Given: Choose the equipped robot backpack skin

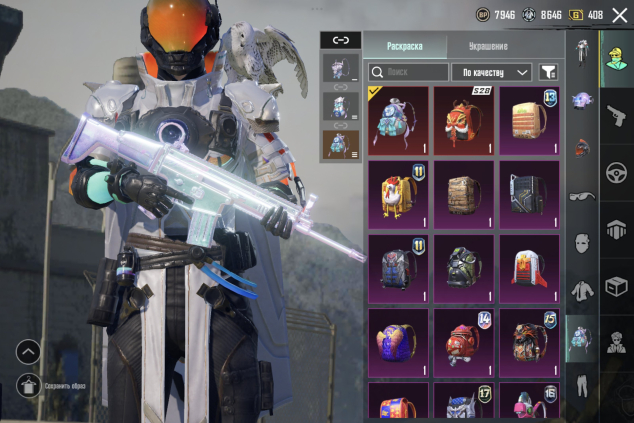Looking at the screenshot, I should coord(398,119).
